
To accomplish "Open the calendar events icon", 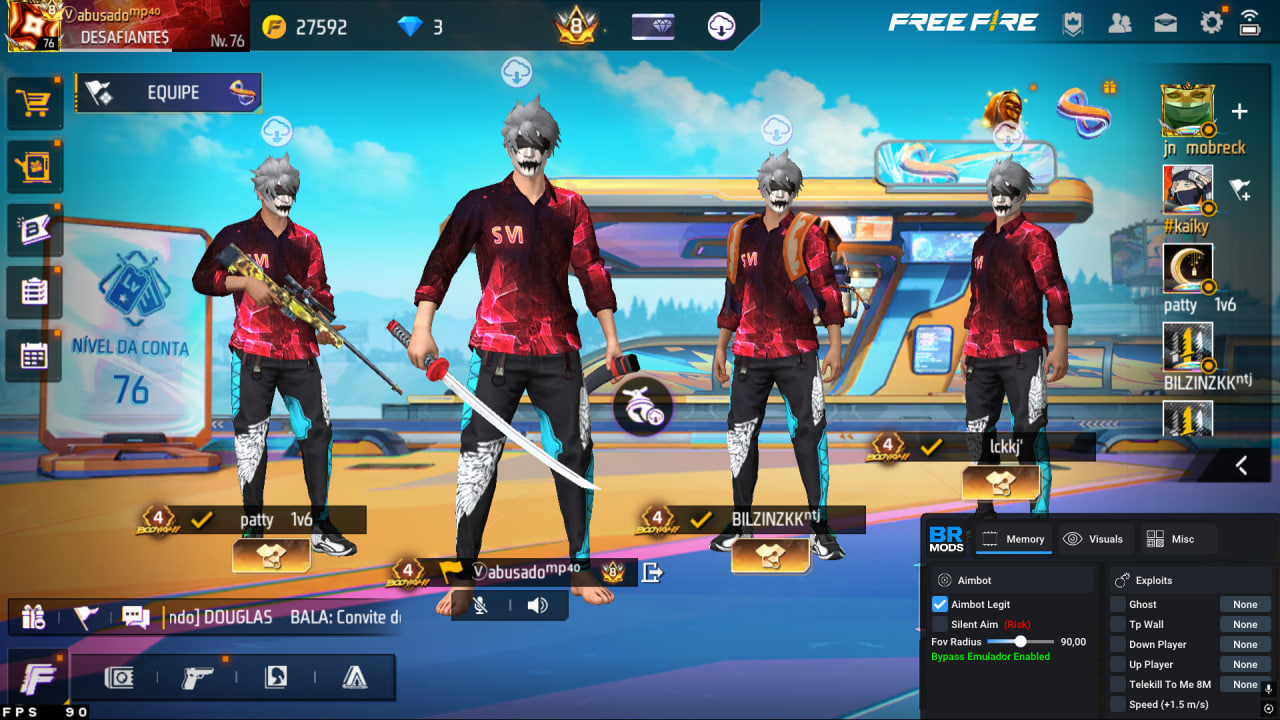I will click(34, 355).
